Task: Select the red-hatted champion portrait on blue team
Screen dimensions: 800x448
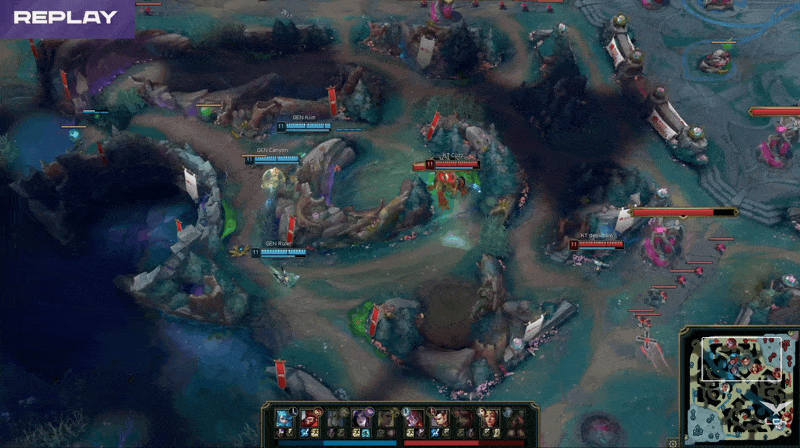Action: (309, 418)
